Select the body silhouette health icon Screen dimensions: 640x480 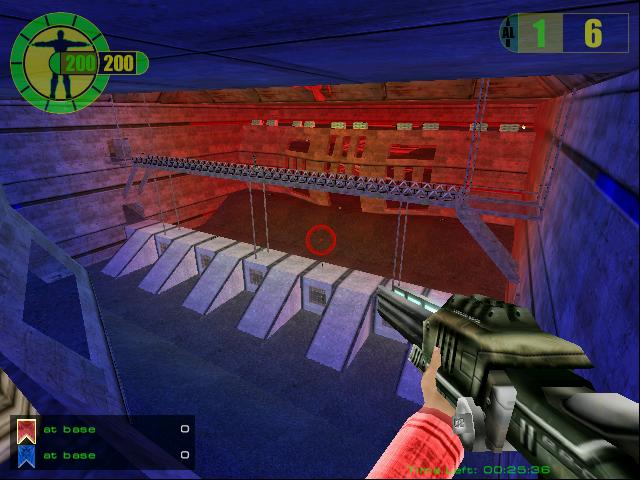tap(54, 57)
